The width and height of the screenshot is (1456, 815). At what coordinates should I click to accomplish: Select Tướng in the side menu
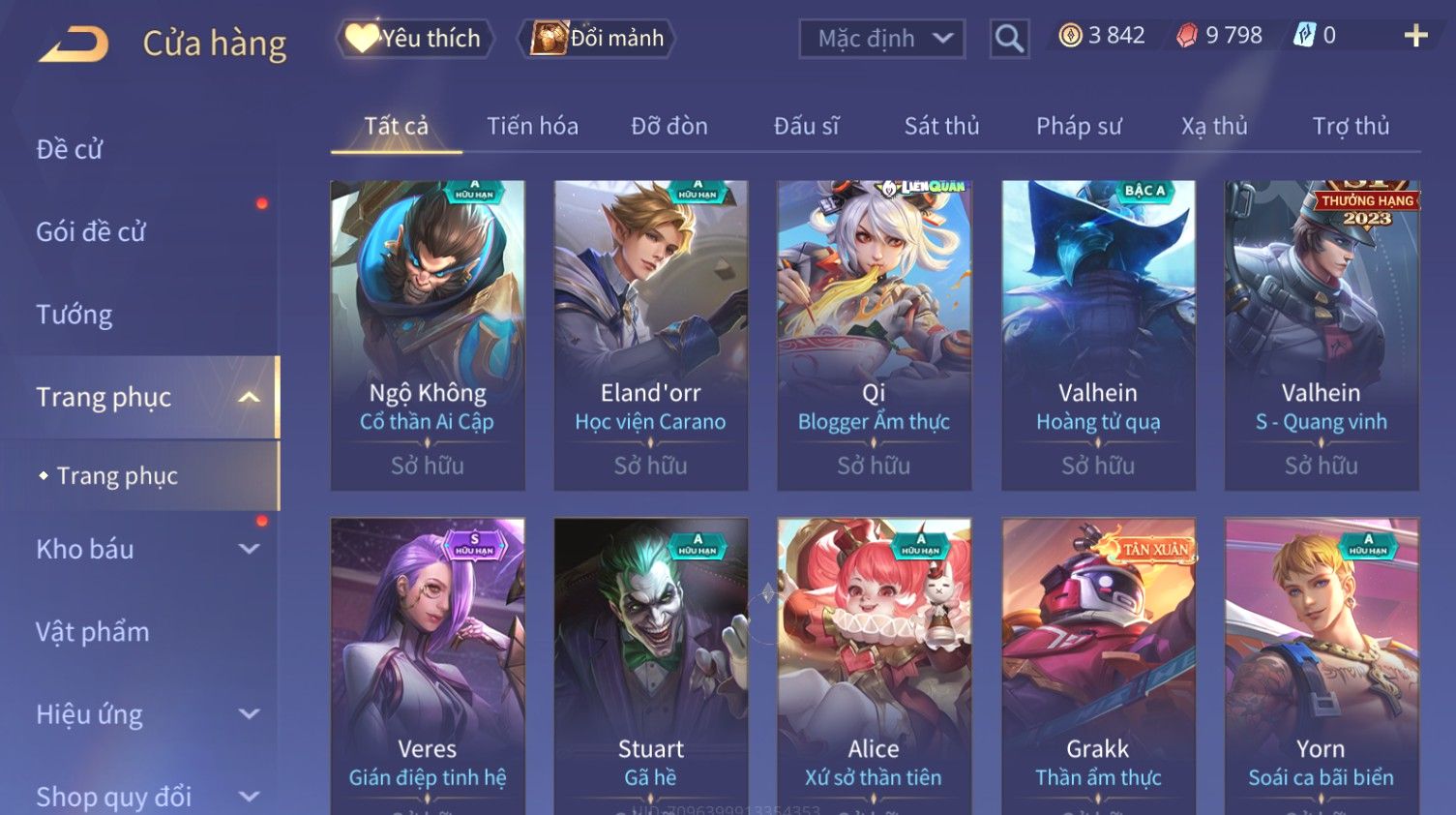click(x=74, y=315)
